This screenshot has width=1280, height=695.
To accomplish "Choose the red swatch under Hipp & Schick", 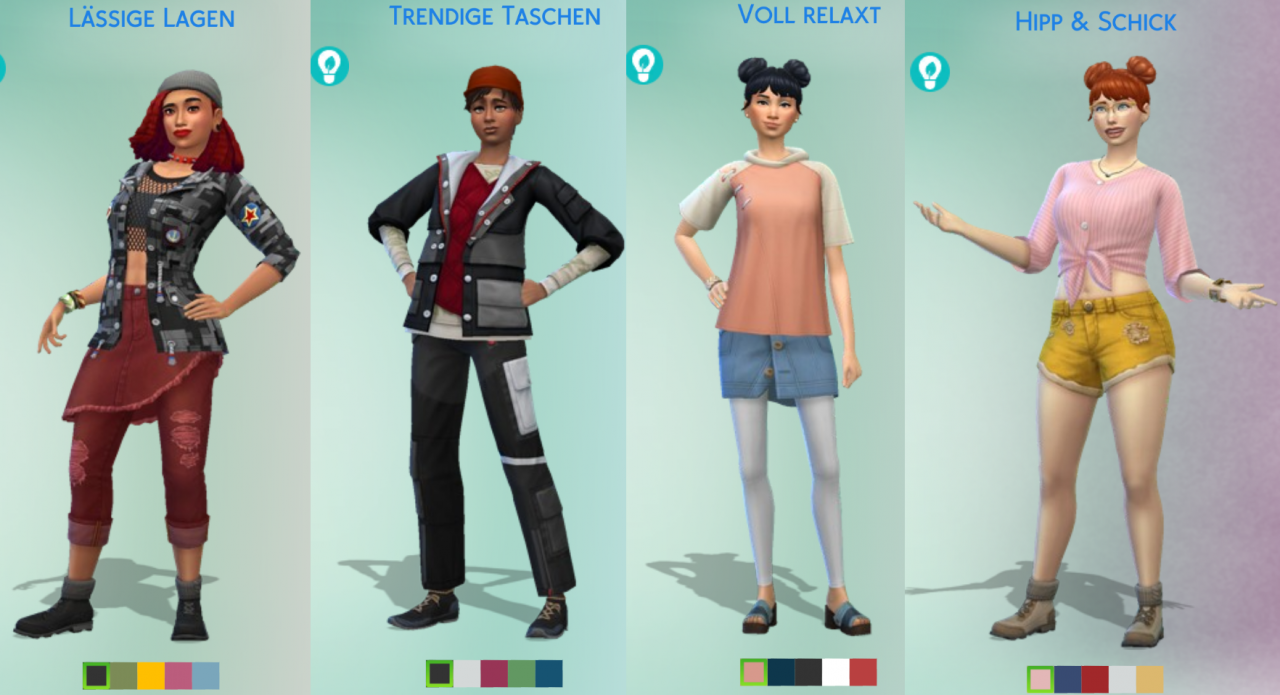I will point(1095,680).
